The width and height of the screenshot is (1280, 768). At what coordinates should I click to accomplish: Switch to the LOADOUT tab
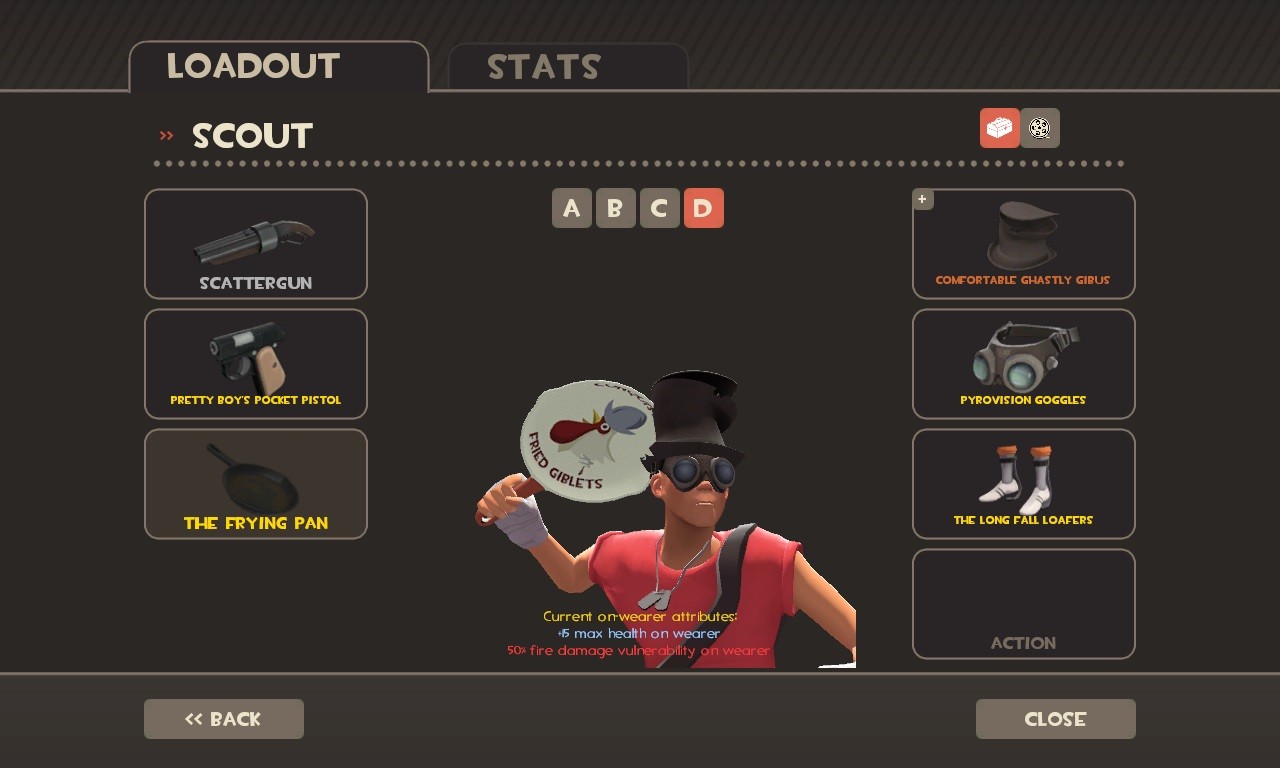253,66
